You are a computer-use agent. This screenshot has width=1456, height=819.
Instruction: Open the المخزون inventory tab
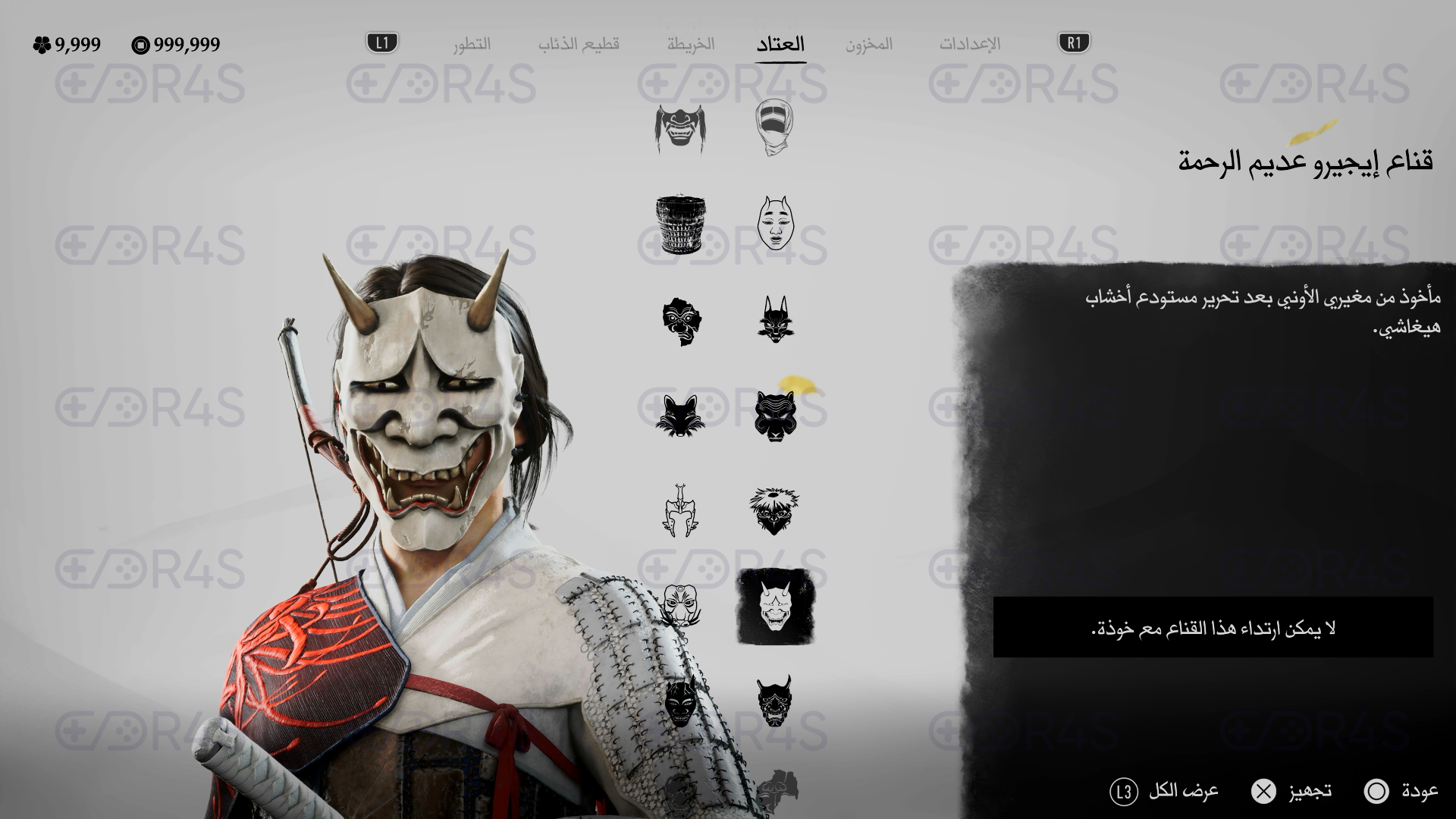click(x=869, y=44)
